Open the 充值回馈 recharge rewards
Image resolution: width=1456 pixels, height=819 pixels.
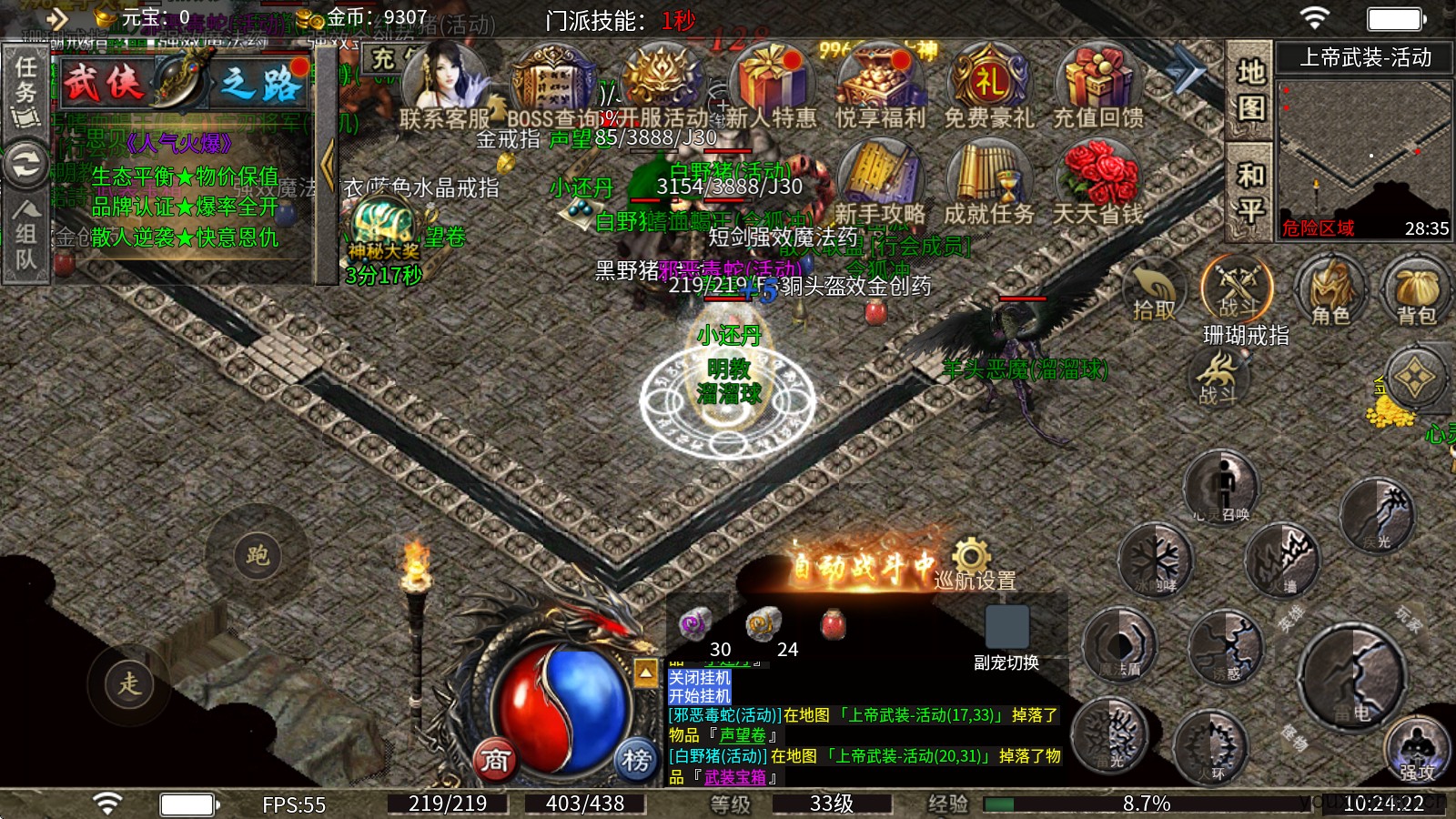[1097, 86]
